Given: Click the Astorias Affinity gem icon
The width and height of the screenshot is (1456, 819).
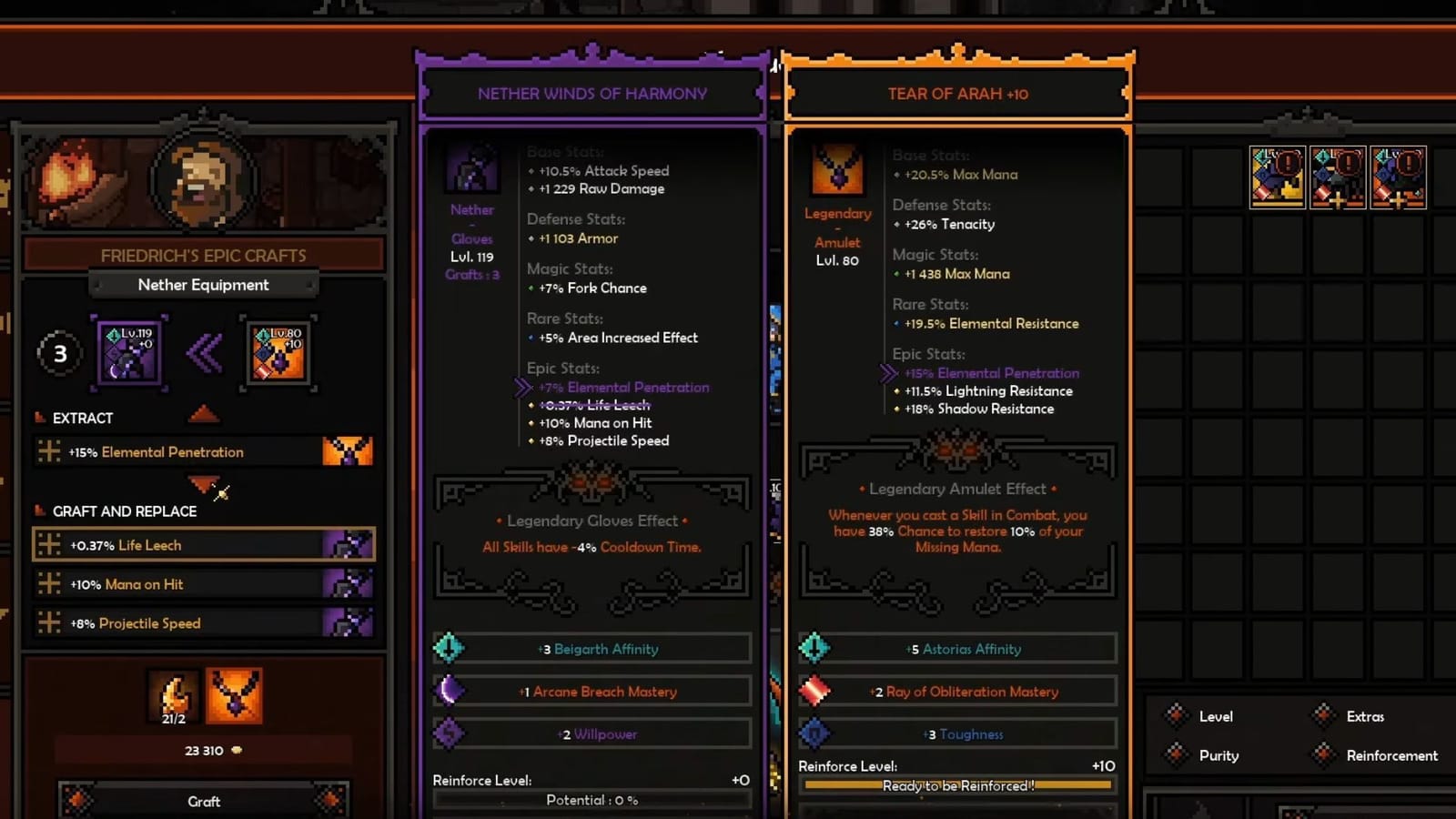Looking at the screenshot, I should [814, 648].
